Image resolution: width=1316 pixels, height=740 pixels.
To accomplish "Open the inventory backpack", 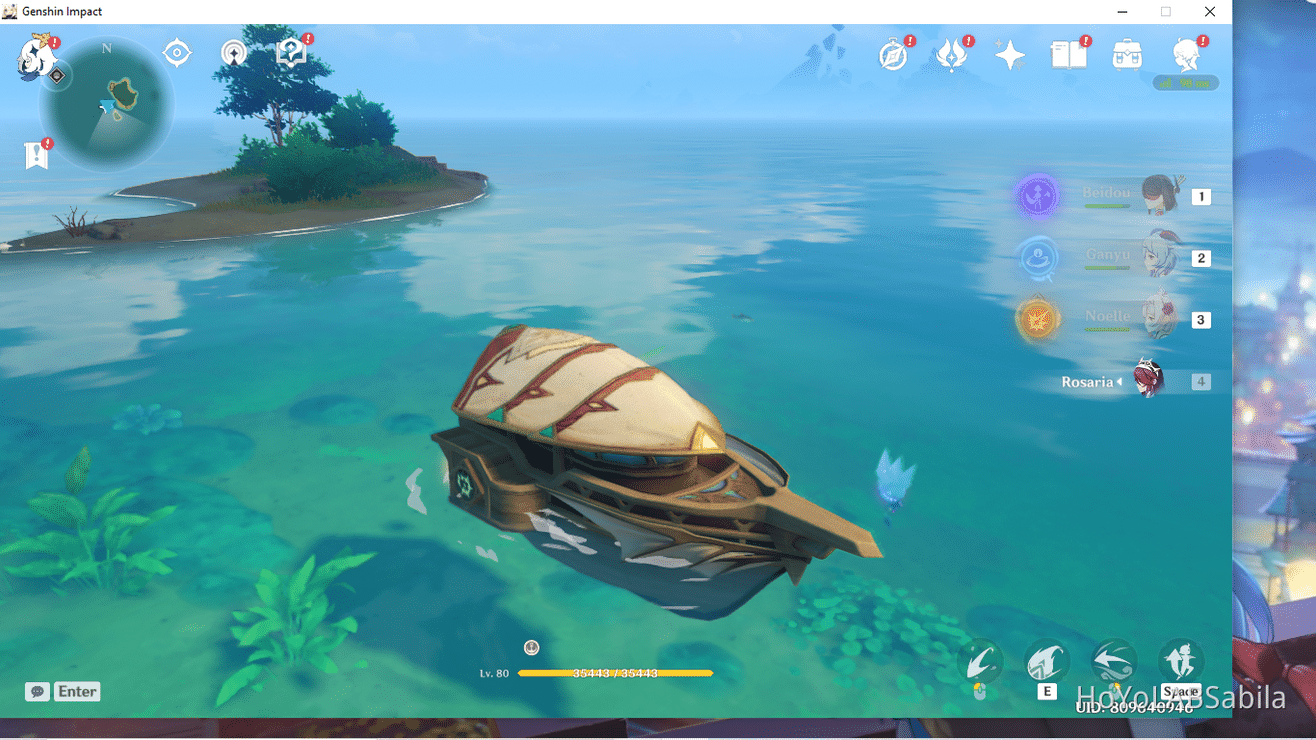I will pyautogui.click(x=1127, y=55).
